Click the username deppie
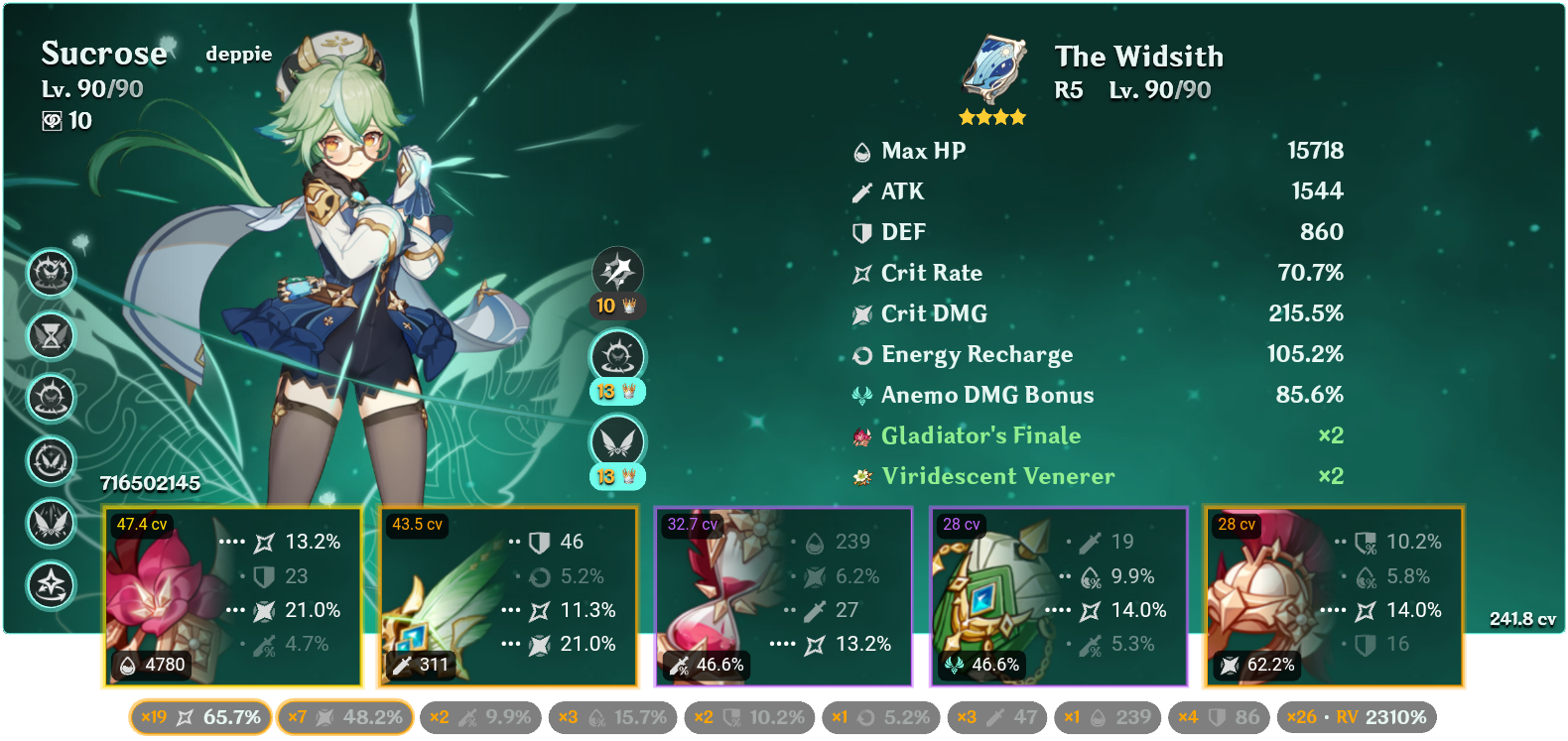Image resolution: width=1568 pixels, height=741 pixels. [238, 54]
